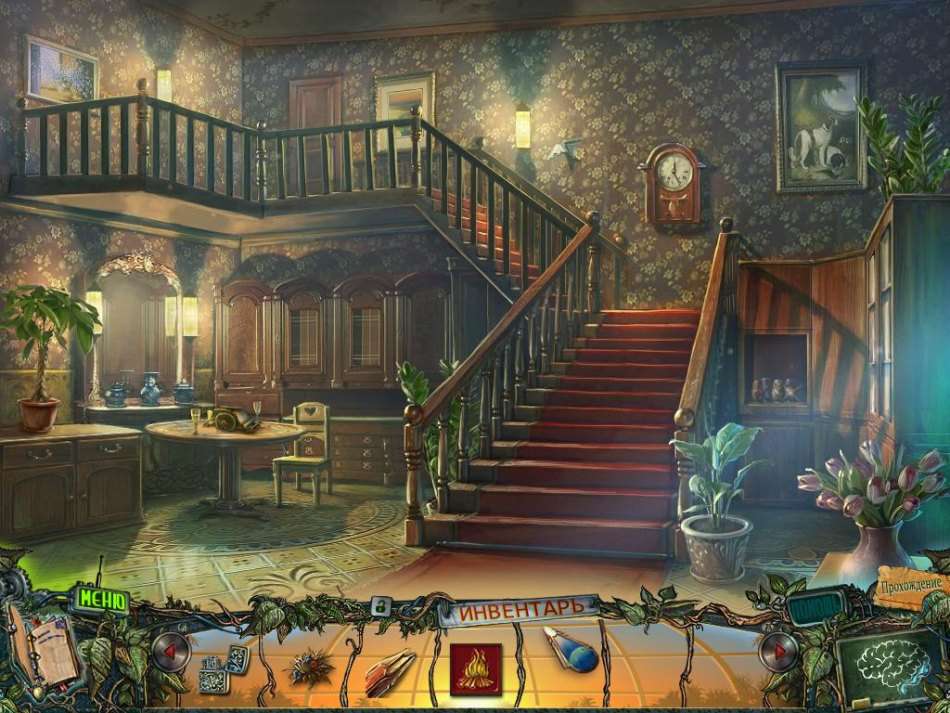This screenshot has width=950, height=713.
Task: Select the blue flask inventory item
Action: pyautogui.click(x=570, y=651)
